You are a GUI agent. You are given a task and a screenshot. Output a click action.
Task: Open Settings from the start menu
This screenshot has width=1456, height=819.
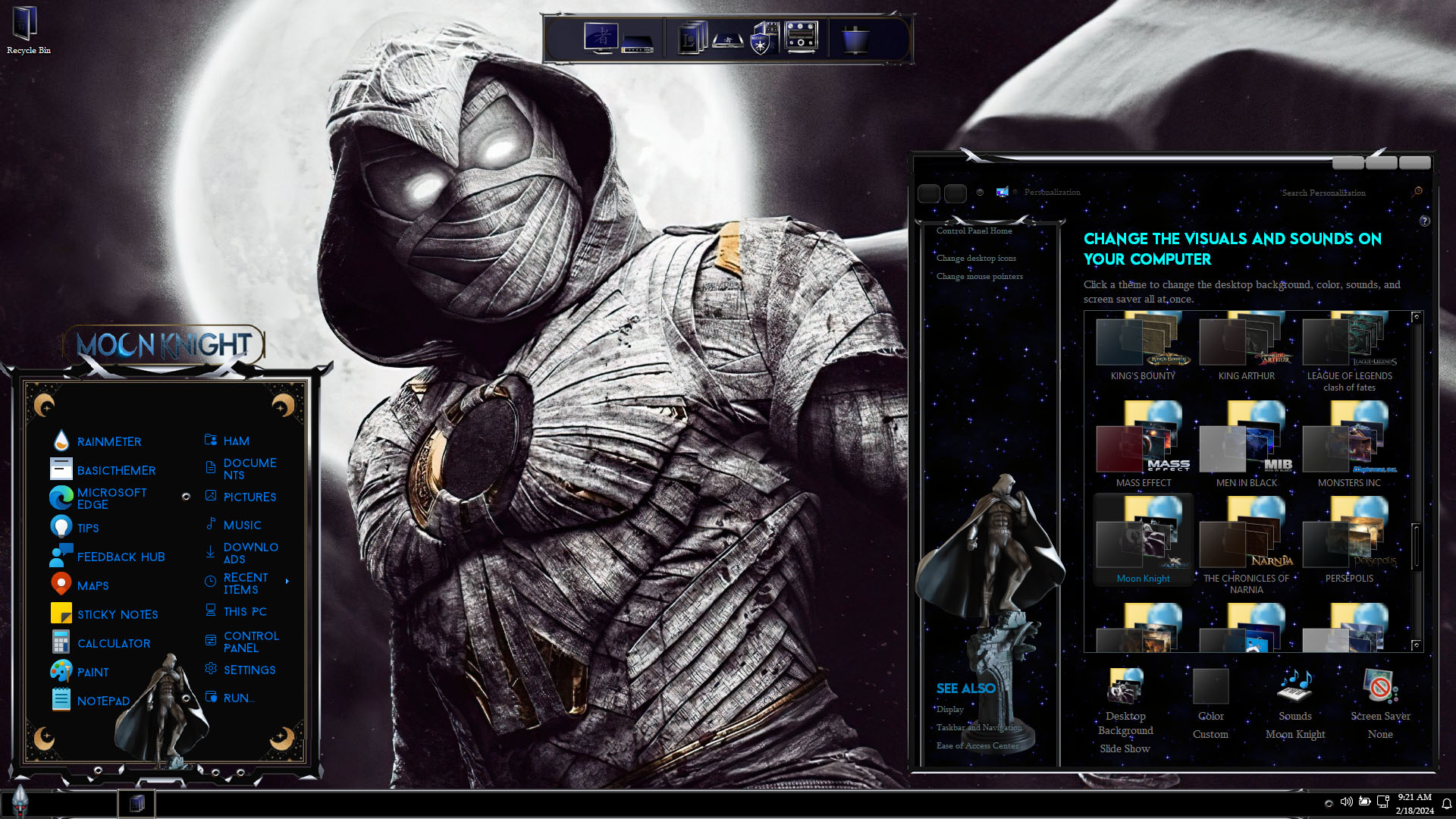pyautogui.click(x=249, y=670)
